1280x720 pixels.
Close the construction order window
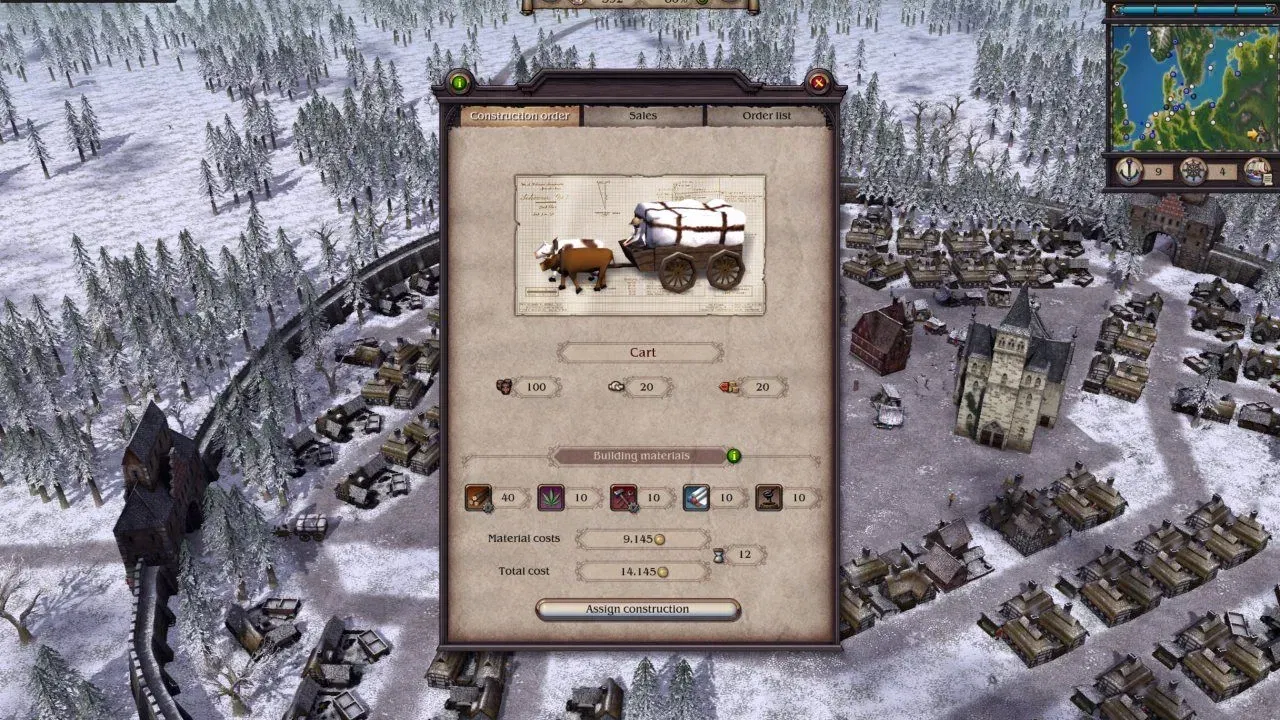coord(818,83)
